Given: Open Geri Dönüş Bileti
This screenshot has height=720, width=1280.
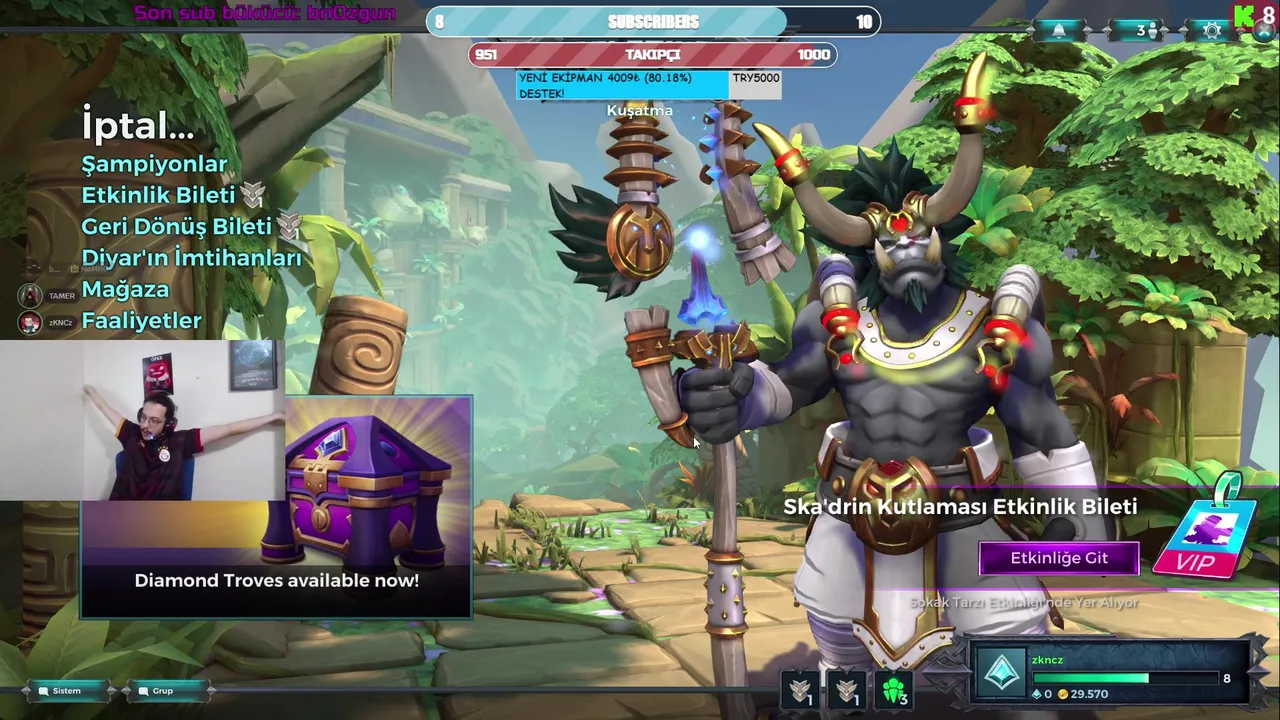Looking at the screenshot, I should click(176, 226).
